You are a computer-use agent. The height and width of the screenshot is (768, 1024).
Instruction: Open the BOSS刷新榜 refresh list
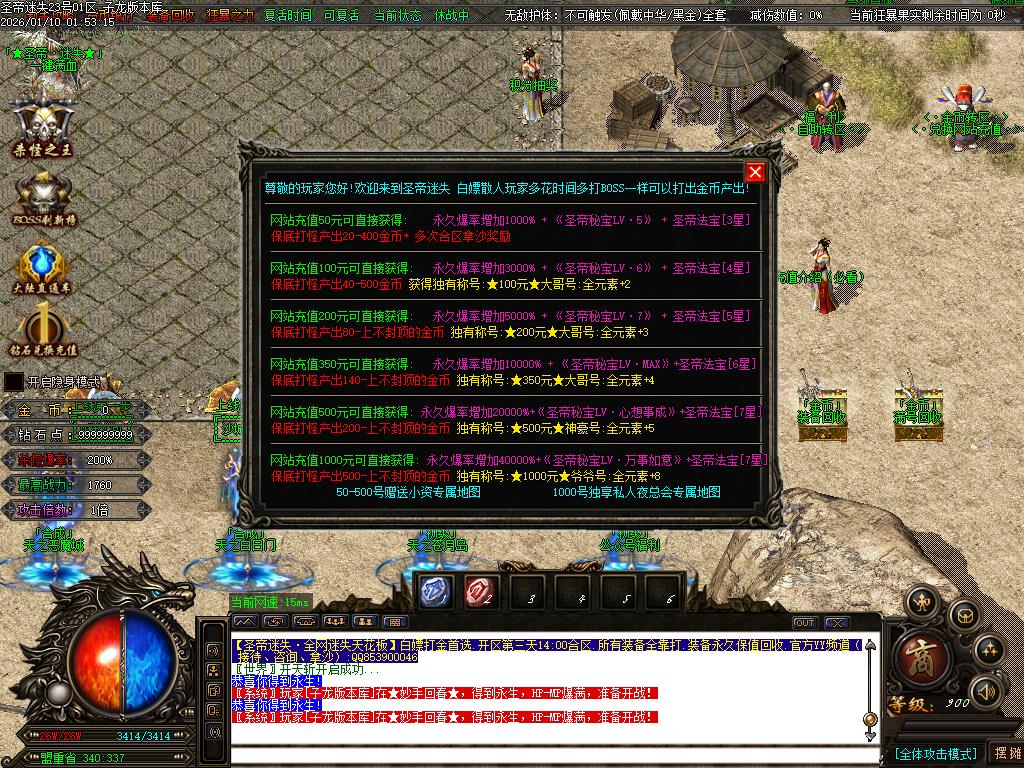(x=43, y=198)
